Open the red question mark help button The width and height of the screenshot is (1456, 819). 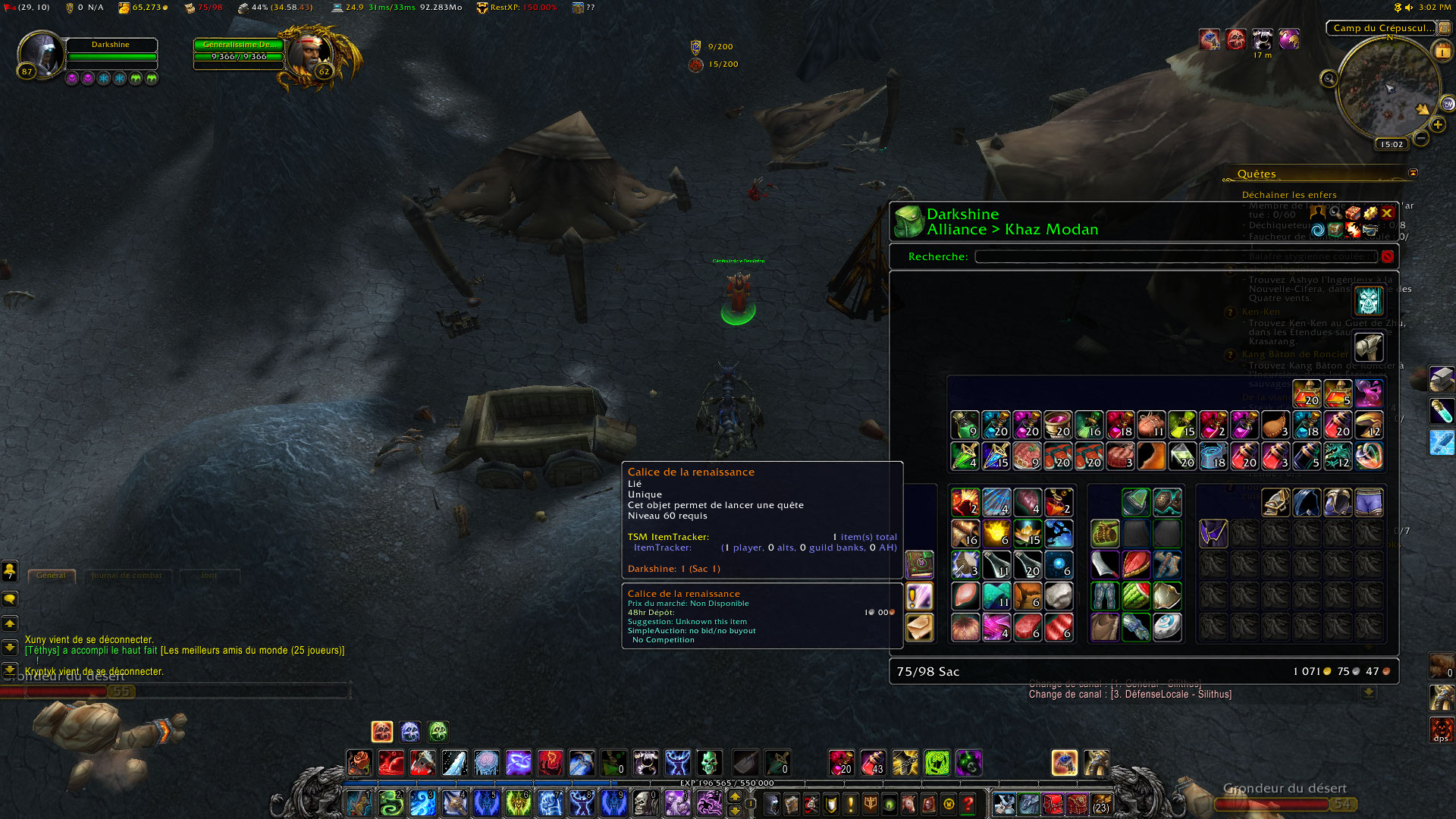coord(968,803)
